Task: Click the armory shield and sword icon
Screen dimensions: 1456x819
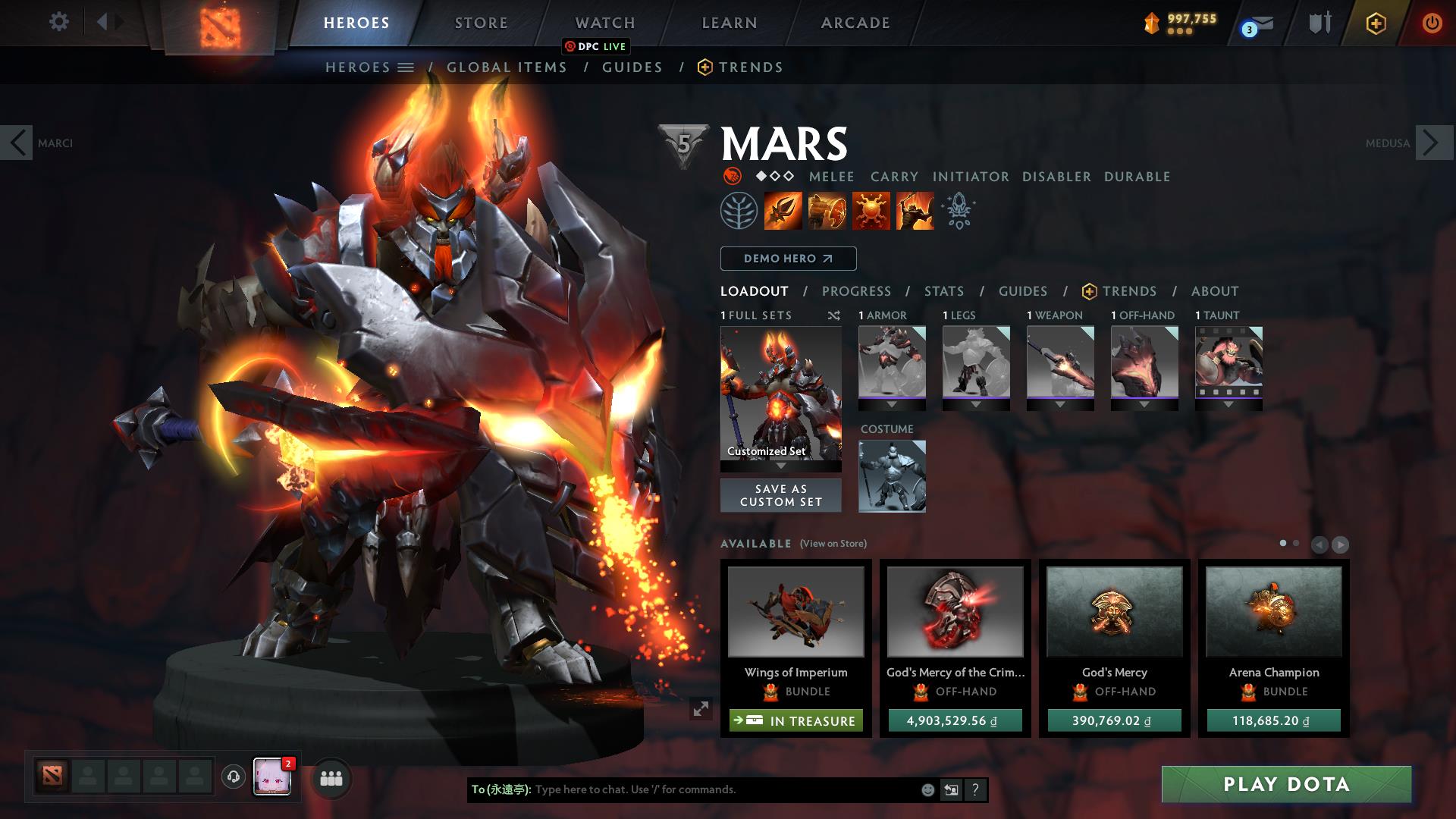Action: (1319, 23)
